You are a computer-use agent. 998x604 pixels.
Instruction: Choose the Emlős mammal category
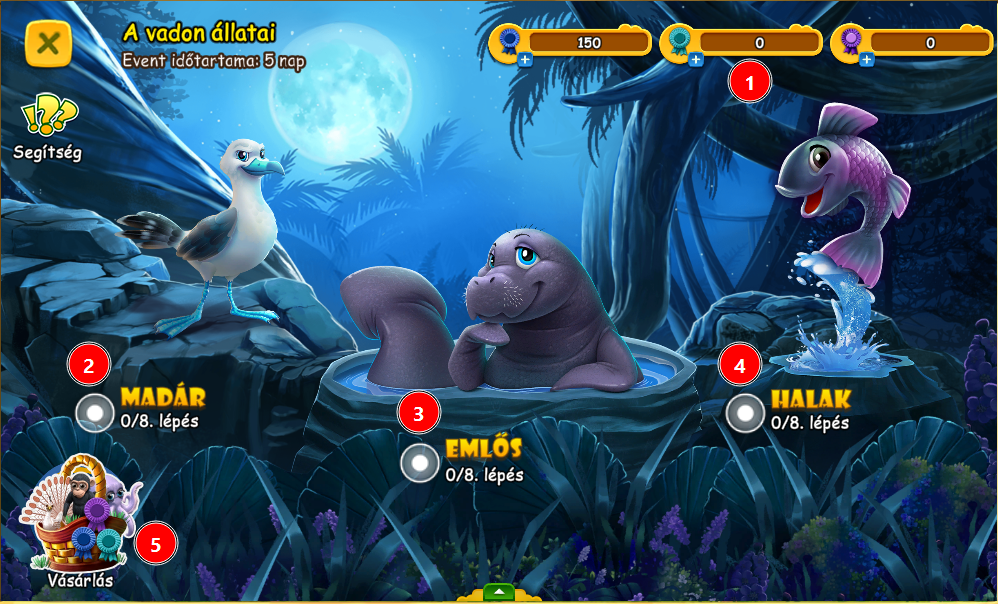420,463
